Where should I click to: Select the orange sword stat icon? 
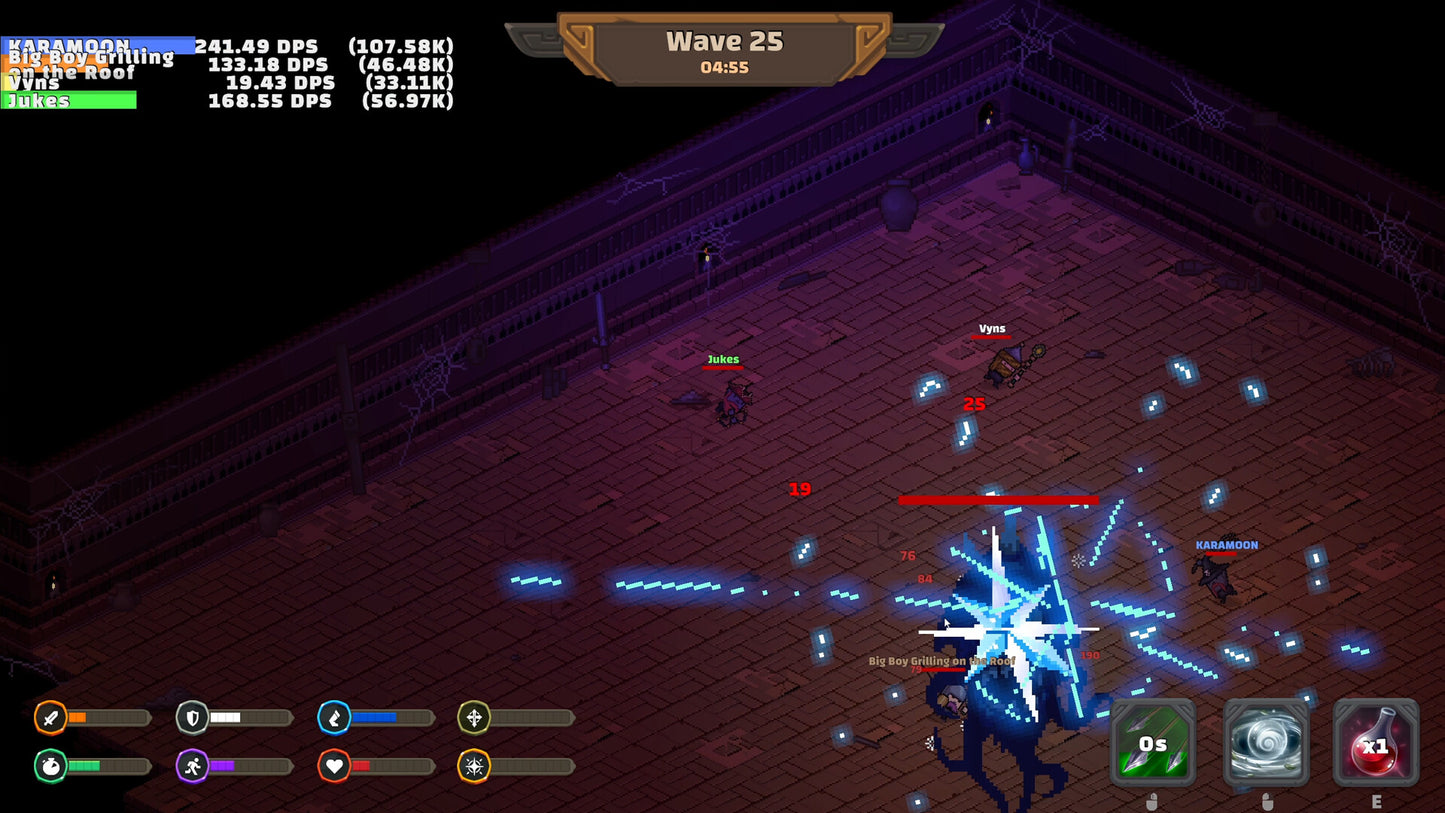(x=50, y=717)
